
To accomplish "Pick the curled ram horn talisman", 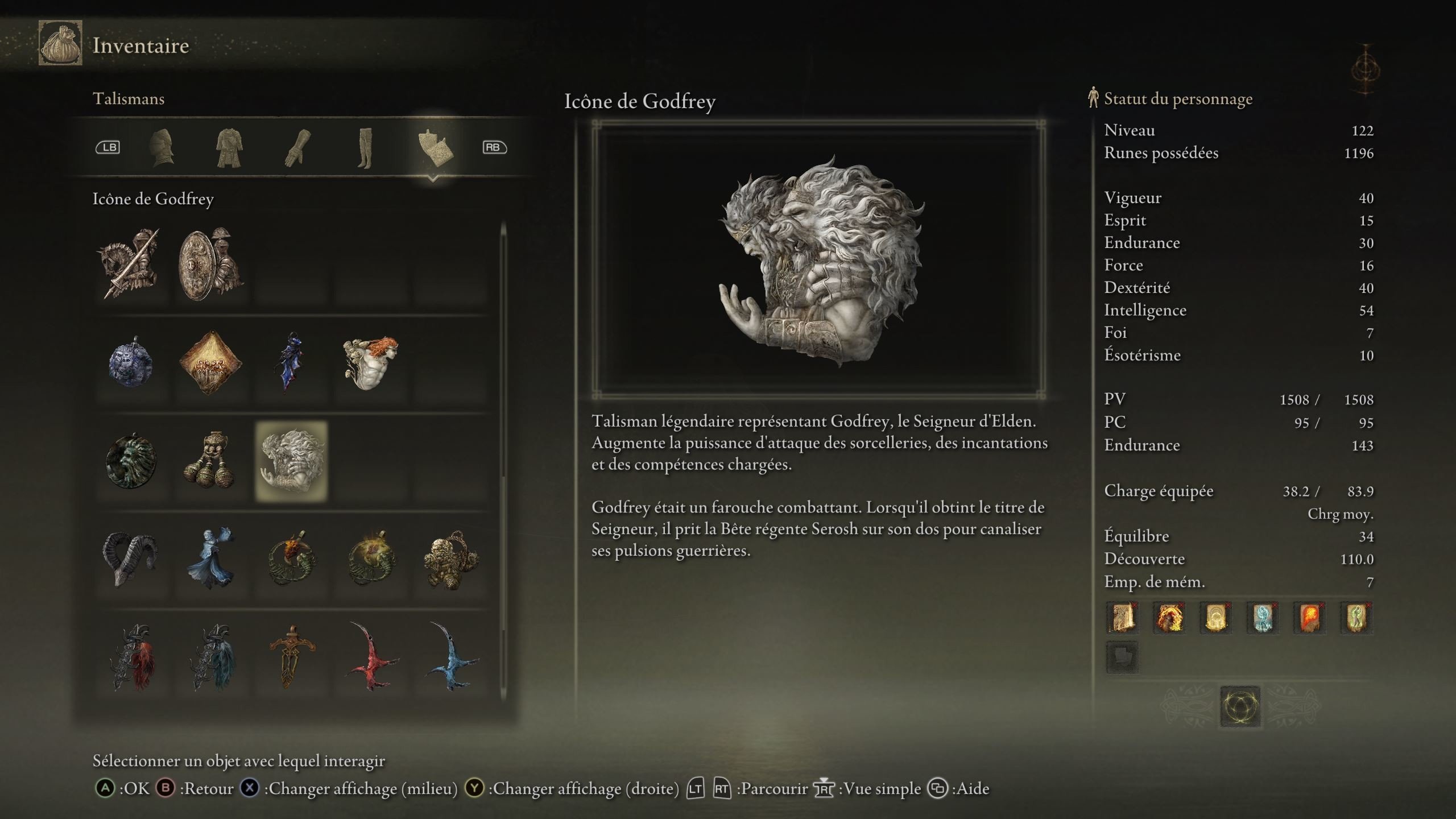I will 131,559.
